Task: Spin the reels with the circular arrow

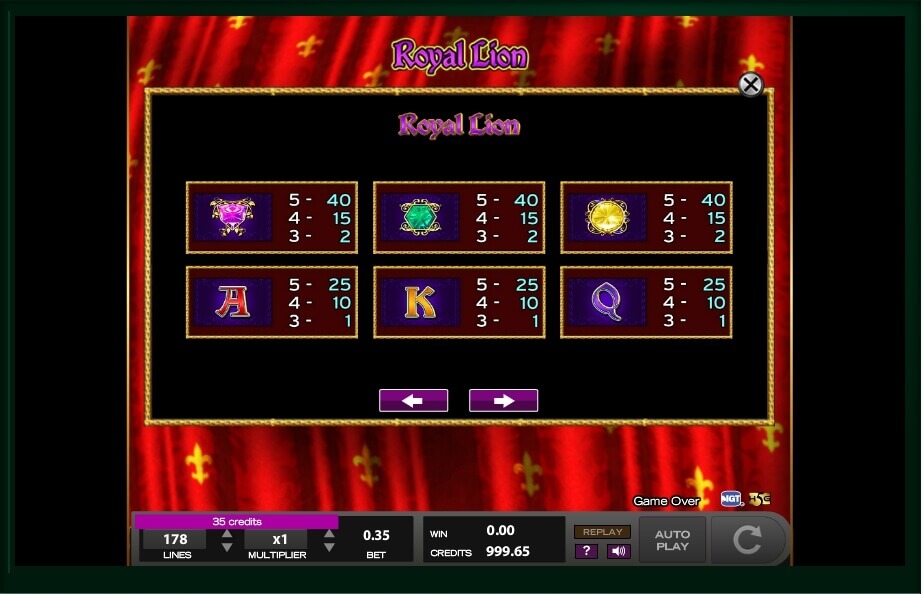Action: 747,540
